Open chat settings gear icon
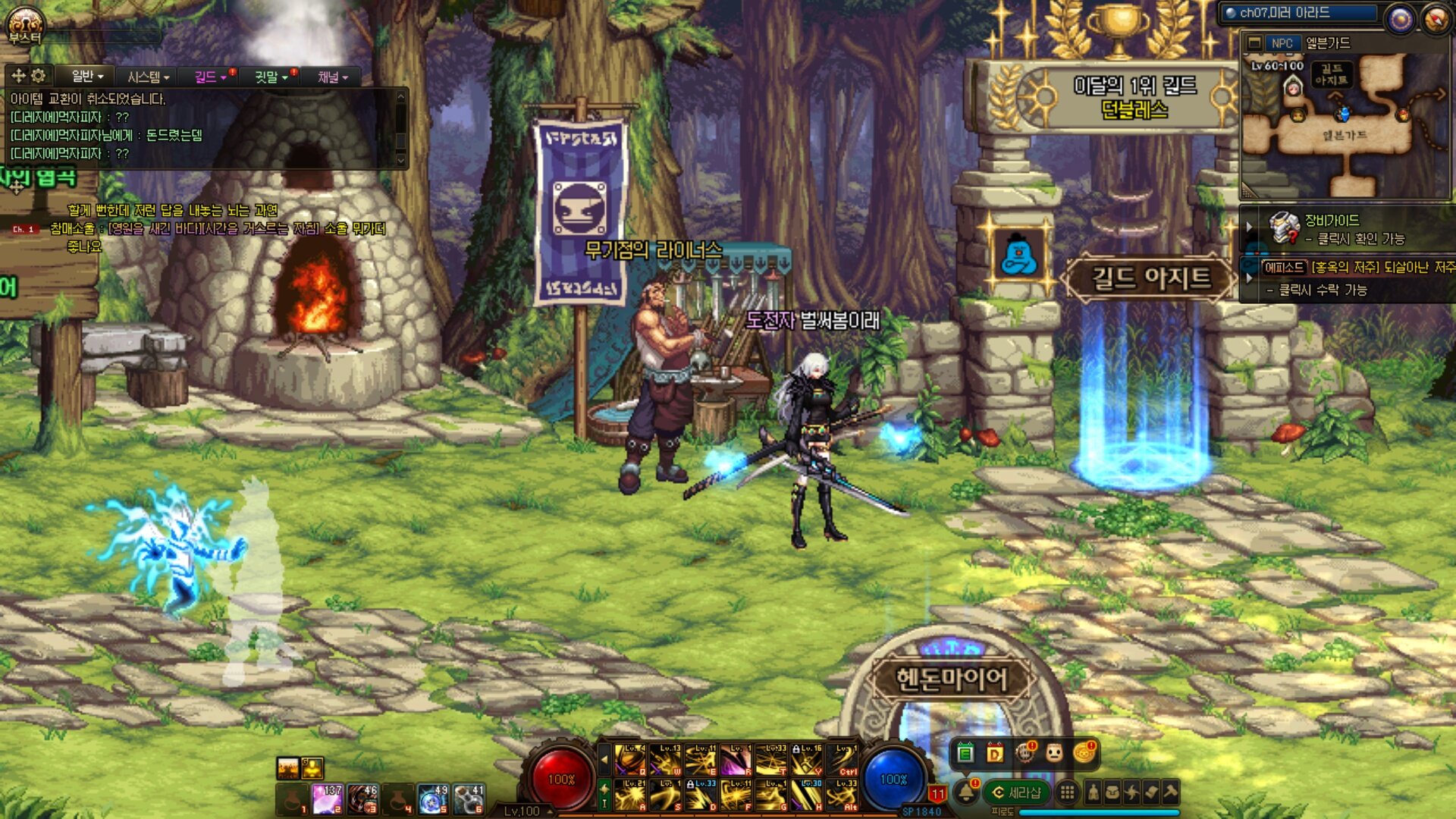Viewport: 1456px width, 819px height. [38, 75]
